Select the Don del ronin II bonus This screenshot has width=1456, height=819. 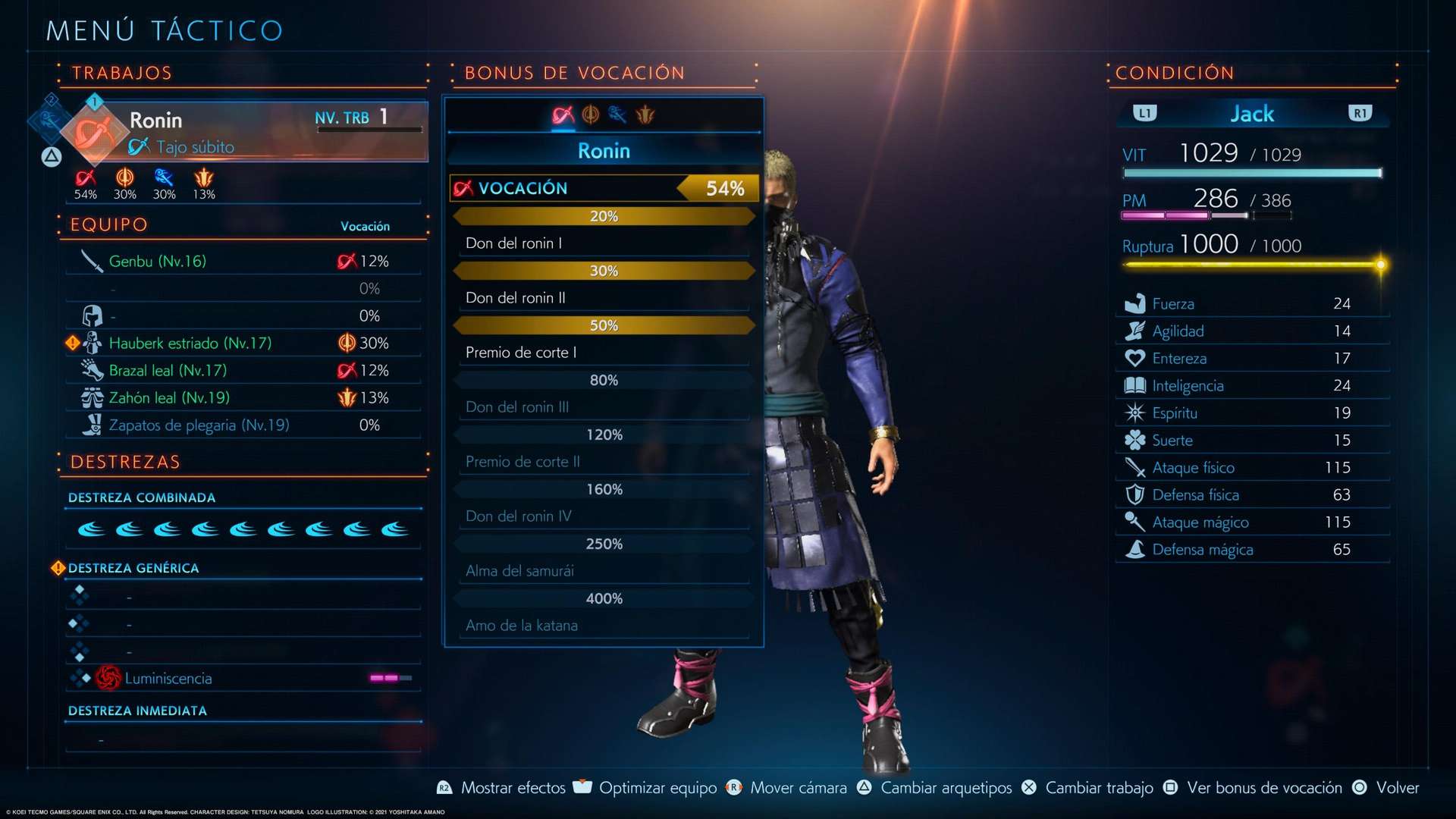[x=604, y=298]
